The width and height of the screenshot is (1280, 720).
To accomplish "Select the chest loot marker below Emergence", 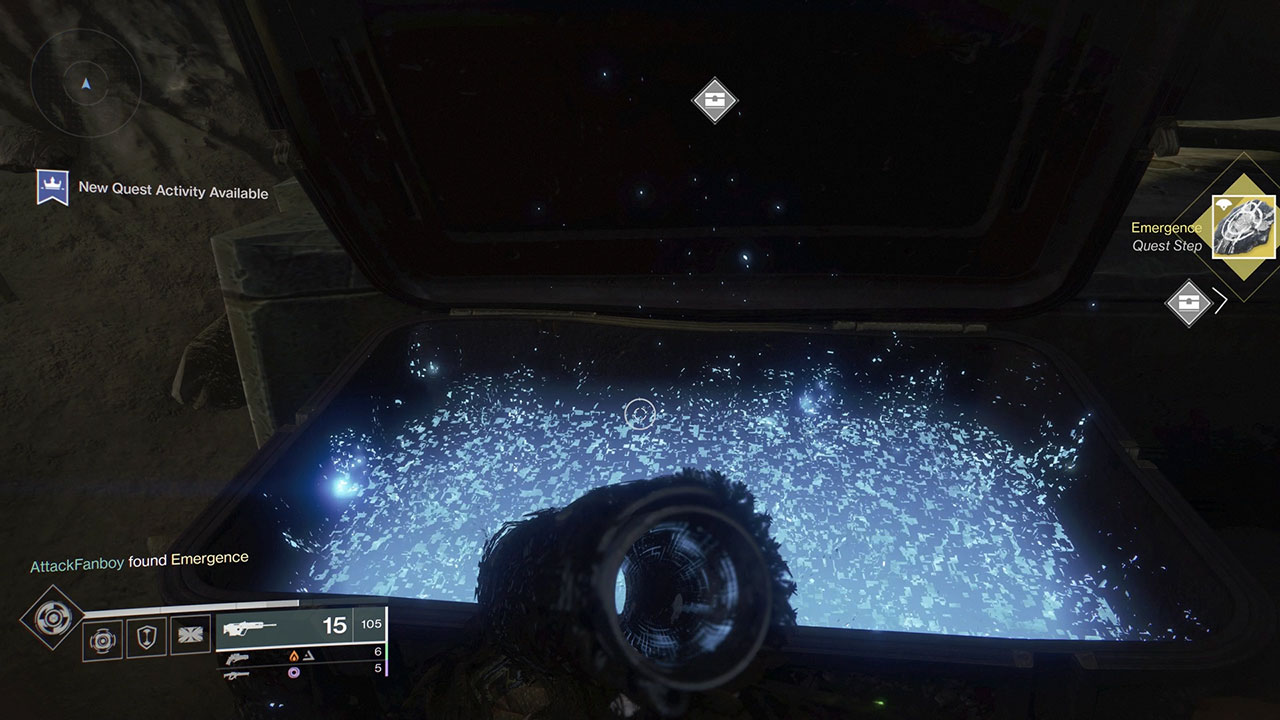I will point(1189,302).
